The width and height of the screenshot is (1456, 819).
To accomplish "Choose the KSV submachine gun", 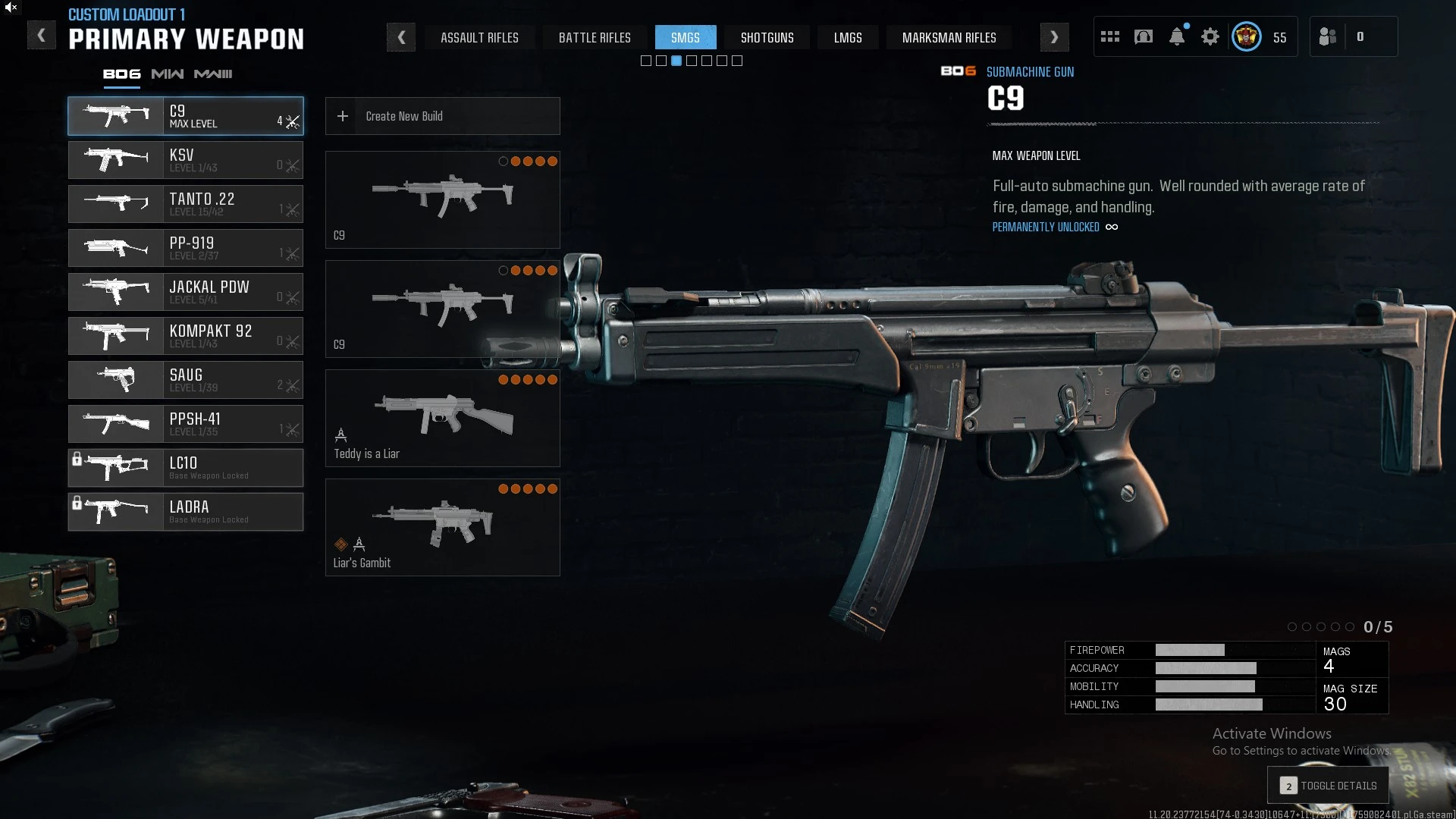I will 186,160.
